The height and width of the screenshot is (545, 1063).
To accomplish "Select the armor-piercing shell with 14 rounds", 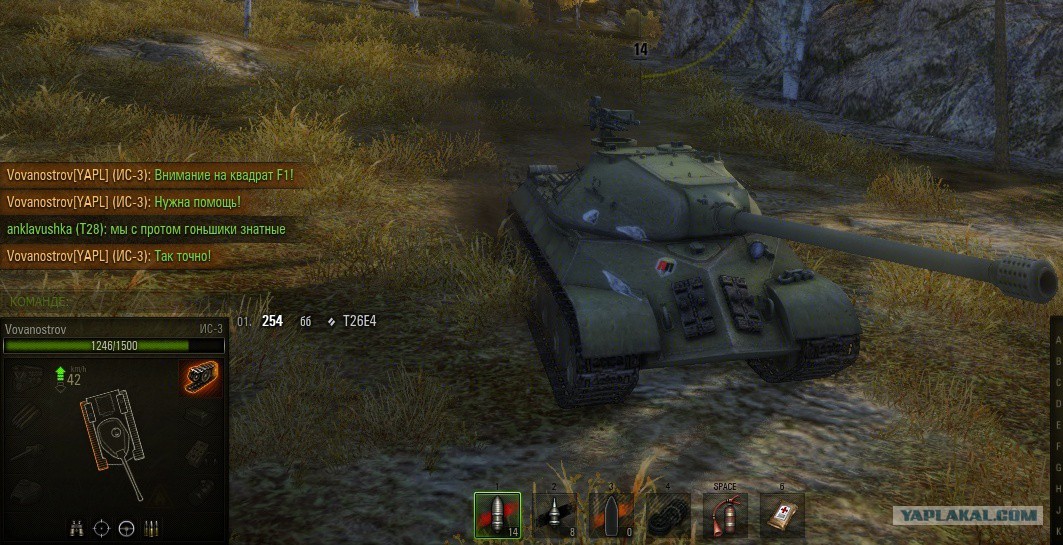I will pos(497,516).
